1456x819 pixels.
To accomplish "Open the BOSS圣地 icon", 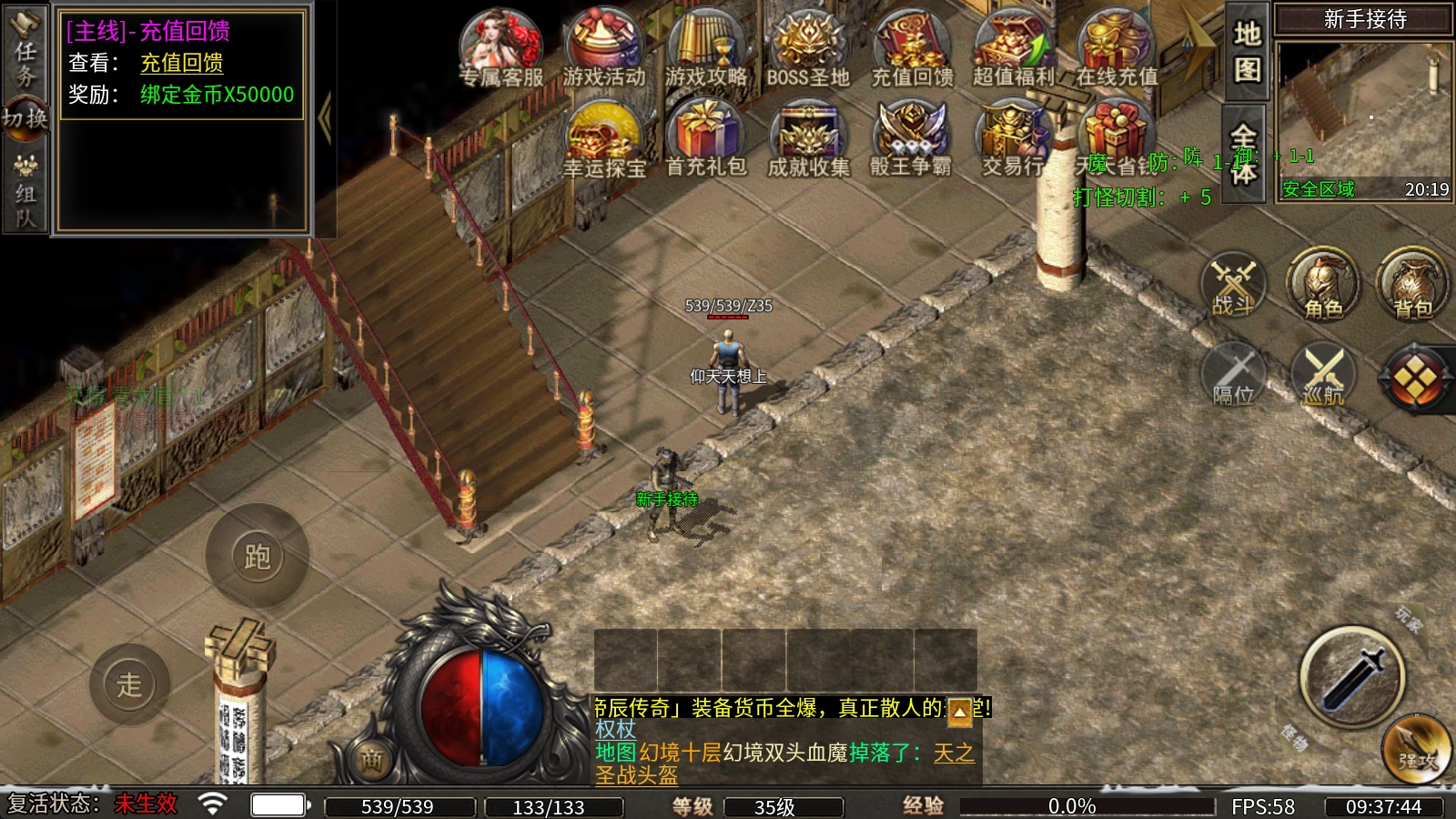I will click(808, 48).
